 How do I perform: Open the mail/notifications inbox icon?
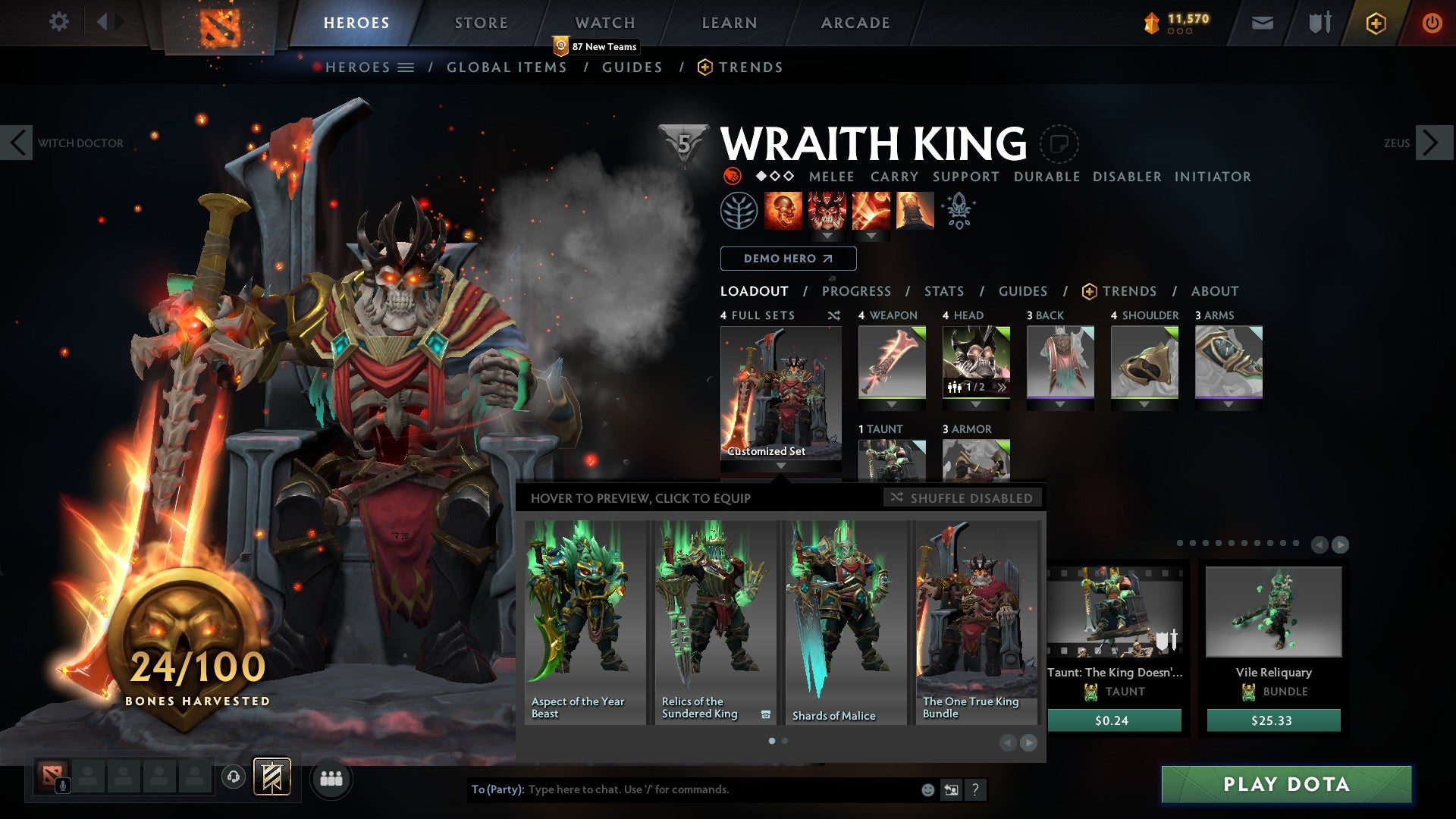[x=1262, y=23]
